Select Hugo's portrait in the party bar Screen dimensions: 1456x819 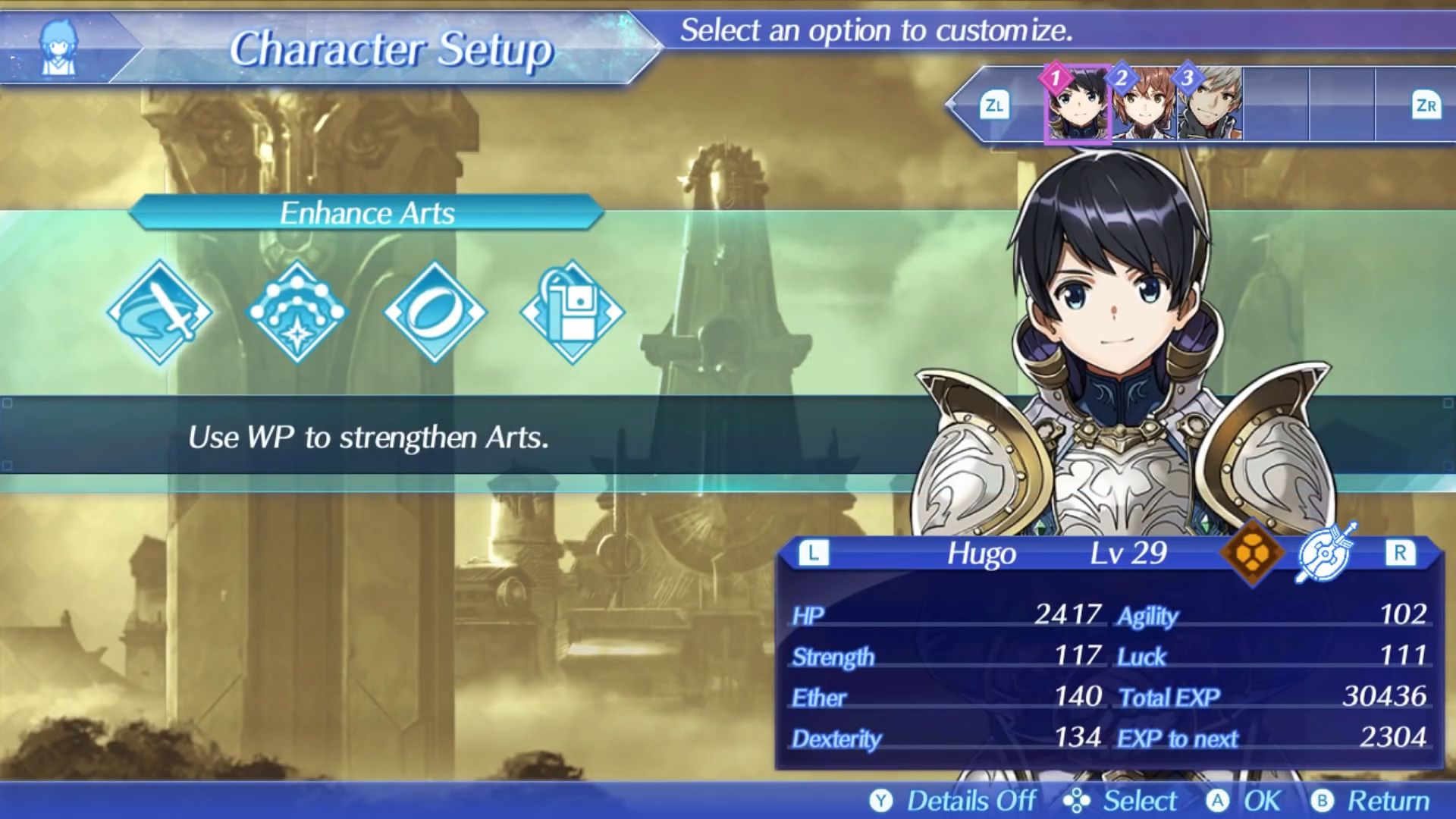[x=1078, y=105]
